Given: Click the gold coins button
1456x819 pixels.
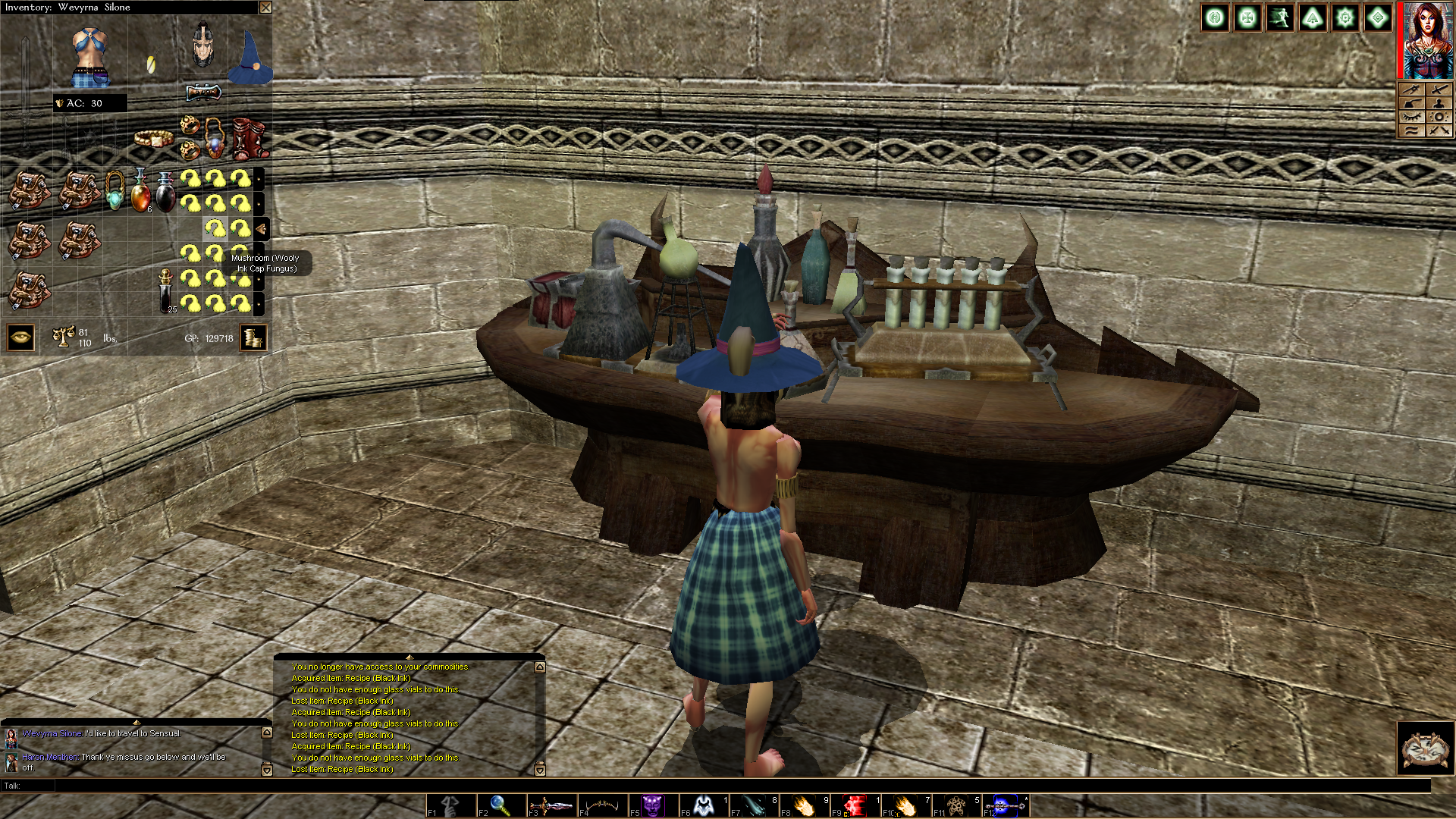Looking at the screenshot, I should (x=253, y=337).
